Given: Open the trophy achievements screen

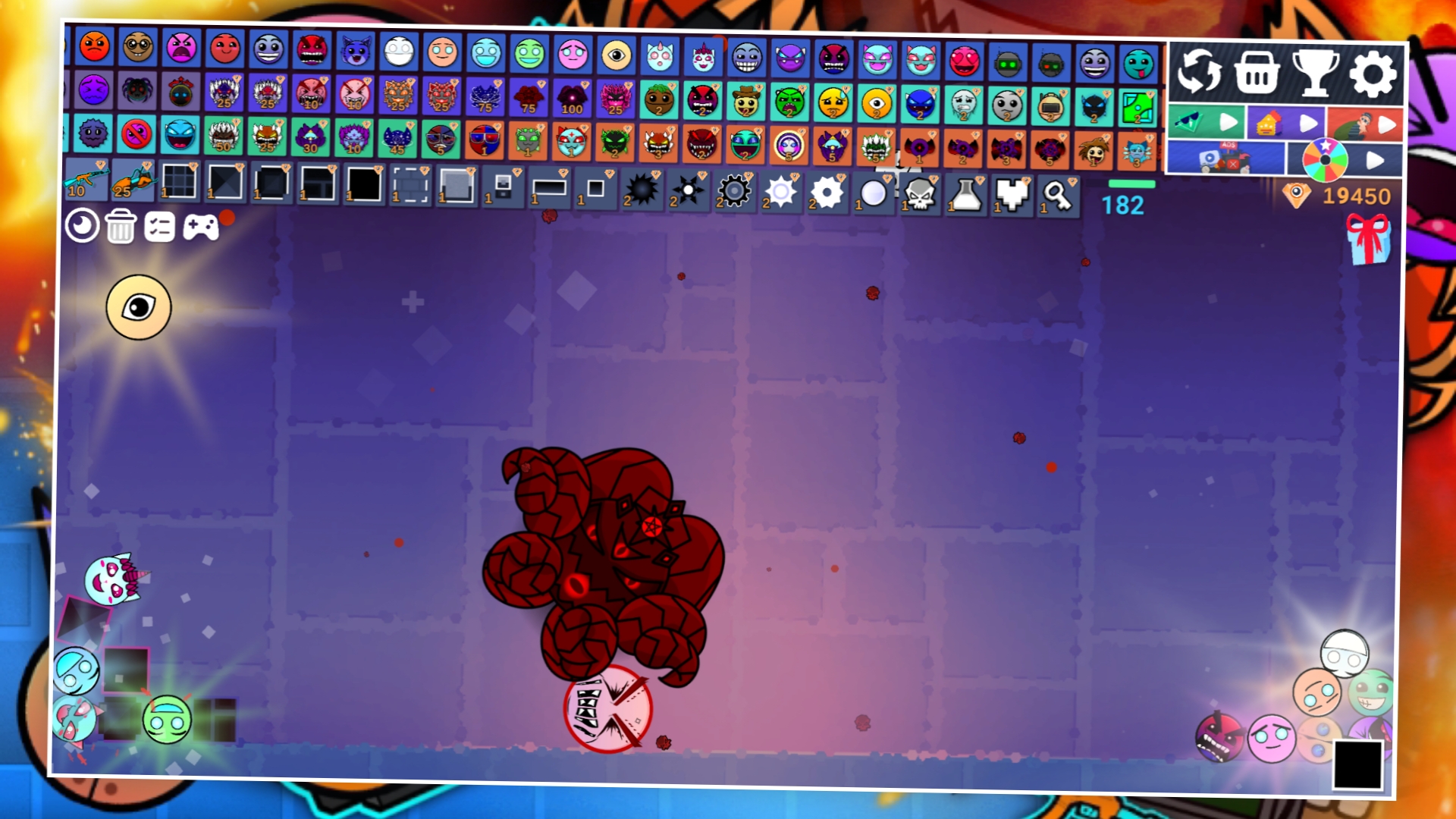Looking at the screenshot, I should coord(1317,74).
